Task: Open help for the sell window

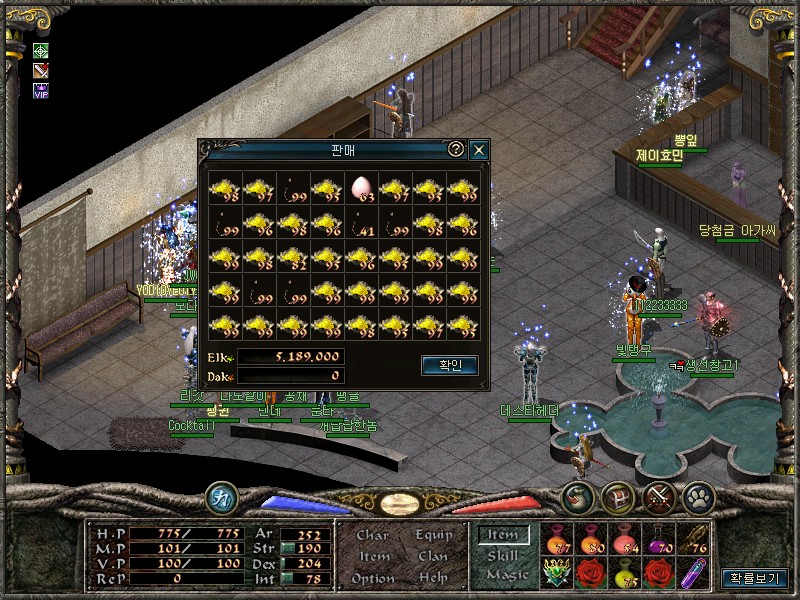Action: tap(456, 149)
